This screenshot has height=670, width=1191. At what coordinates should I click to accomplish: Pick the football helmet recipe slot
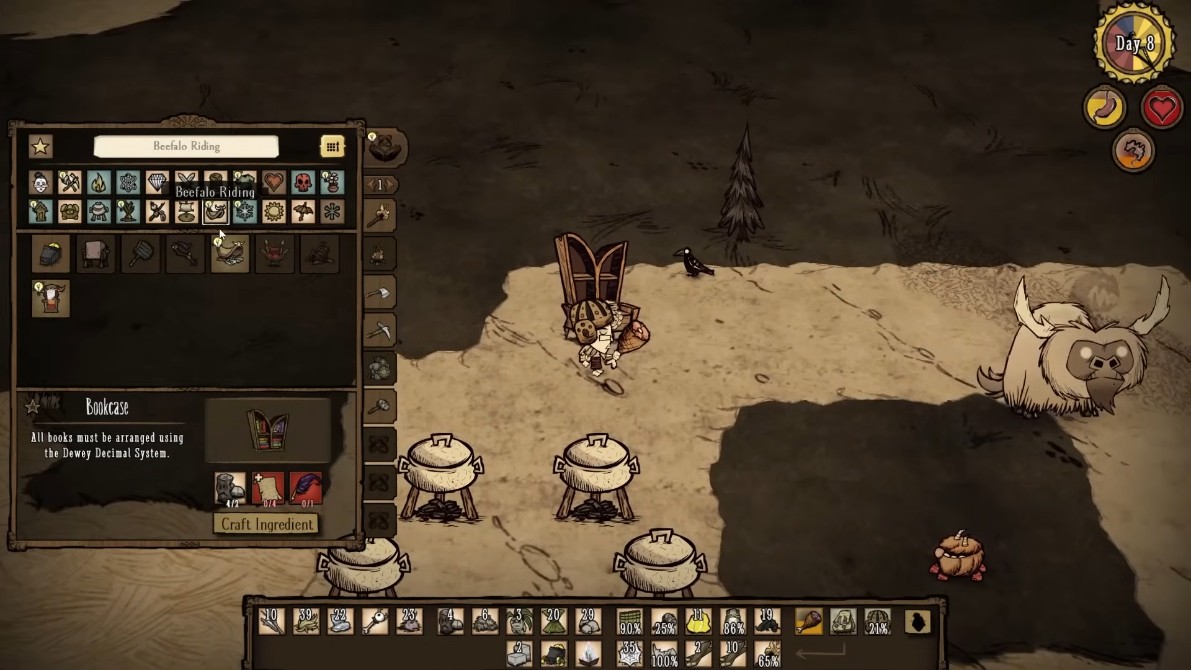coord(51,254)
